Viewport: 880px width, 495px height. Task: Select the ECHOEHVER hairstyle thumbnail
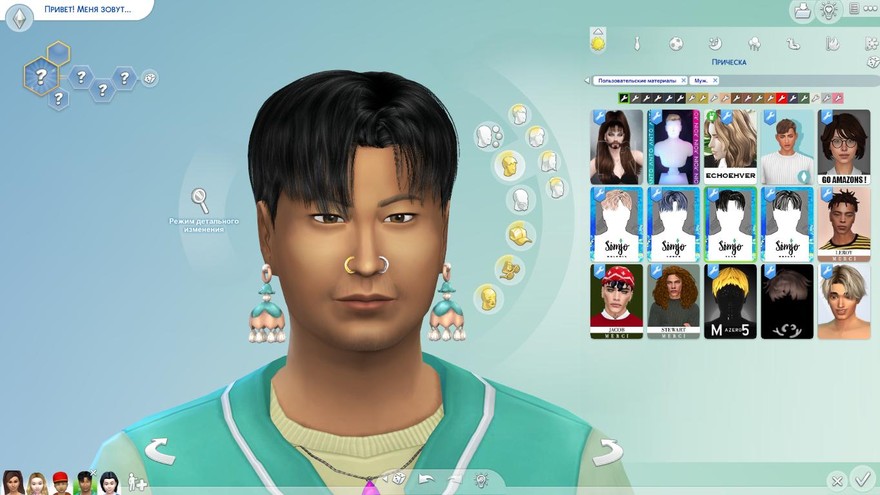coord(730,146)
